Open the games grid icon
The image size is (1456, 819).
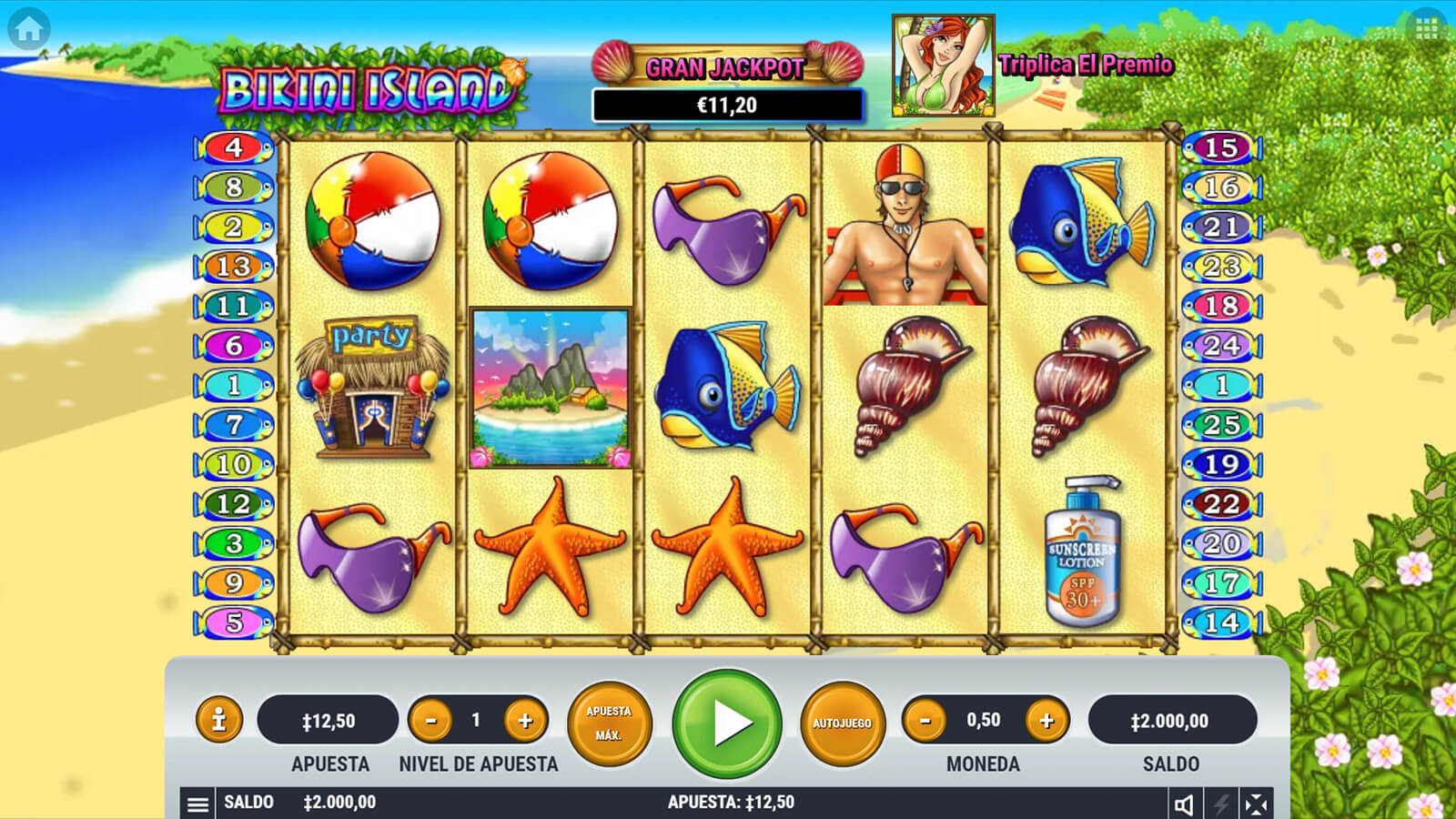1426,29
